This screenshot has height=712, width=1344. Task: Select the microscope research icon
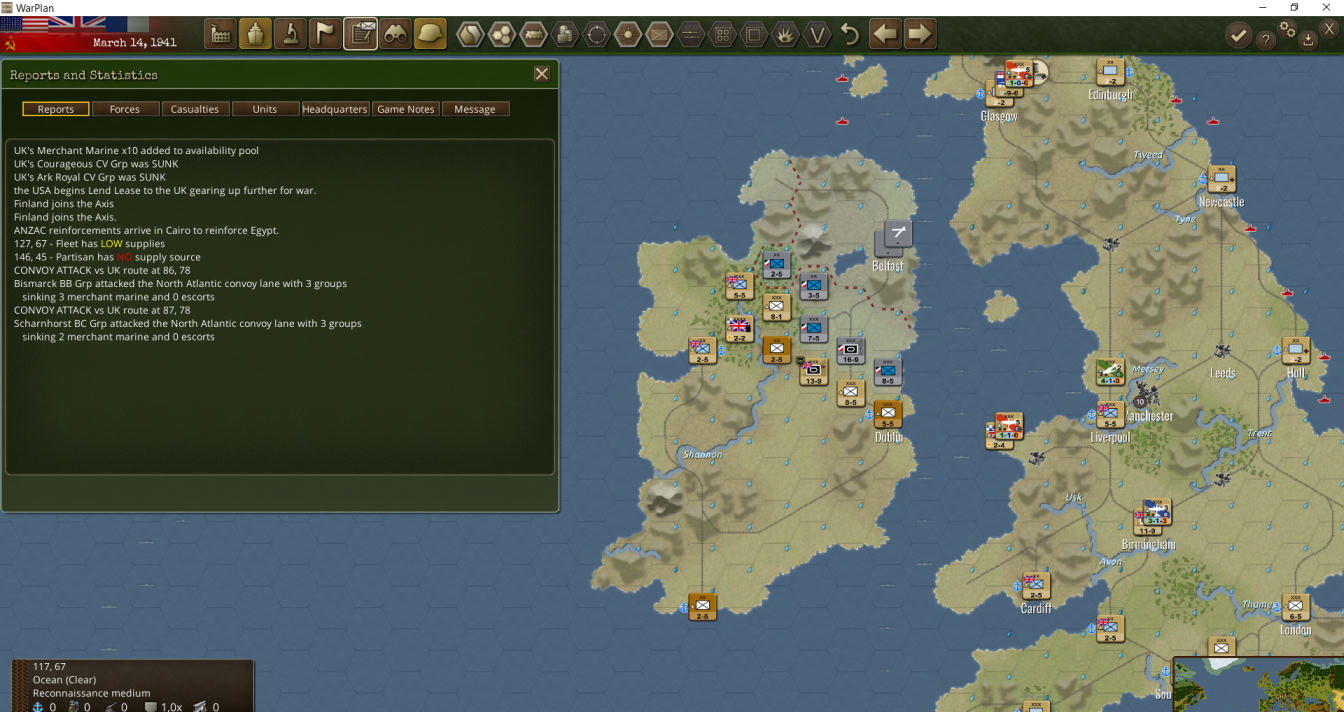290,34
